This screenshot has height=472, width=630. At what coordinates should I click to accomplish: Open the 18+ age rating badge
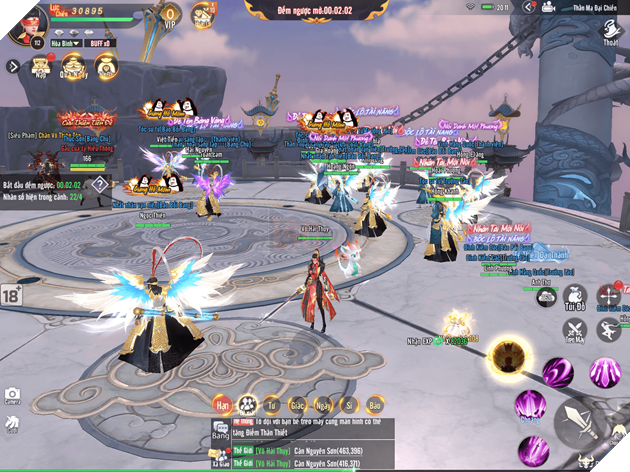[12, 294]
